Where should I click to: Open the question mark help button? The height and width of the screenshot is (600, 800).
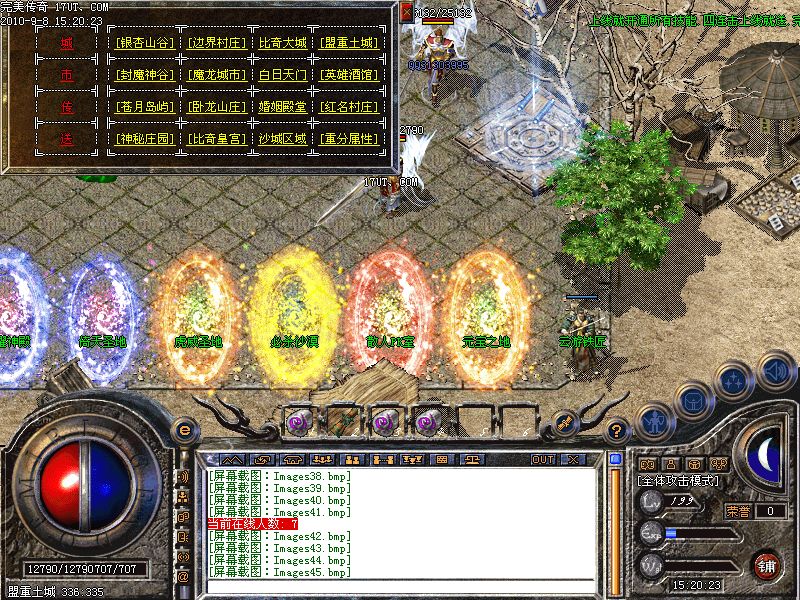click(619, 428)
